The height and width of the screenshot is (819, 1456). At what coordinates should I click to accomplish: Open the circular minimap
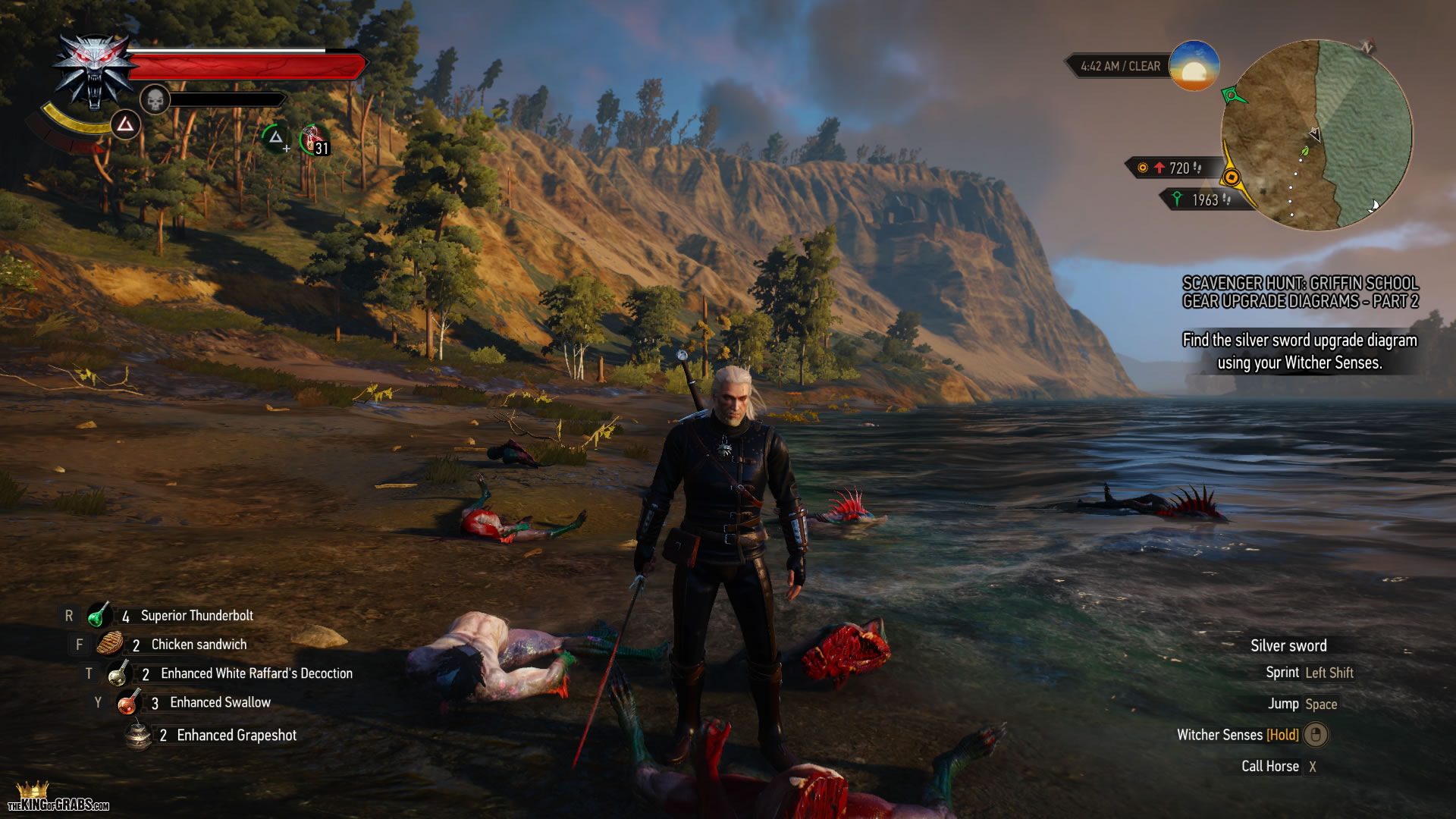[1316, 135]
